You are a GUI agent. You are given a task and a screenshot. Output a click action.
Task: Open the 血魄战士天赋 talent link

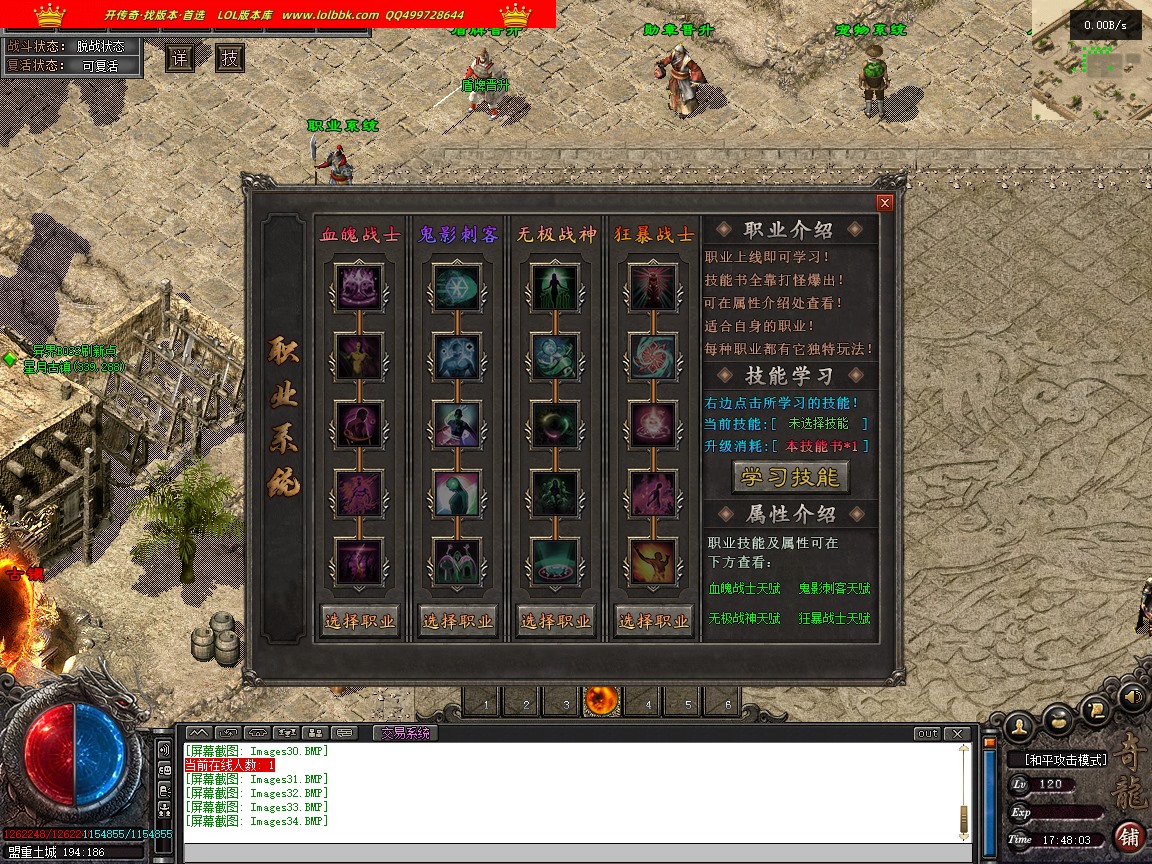(x=745, y=590)
